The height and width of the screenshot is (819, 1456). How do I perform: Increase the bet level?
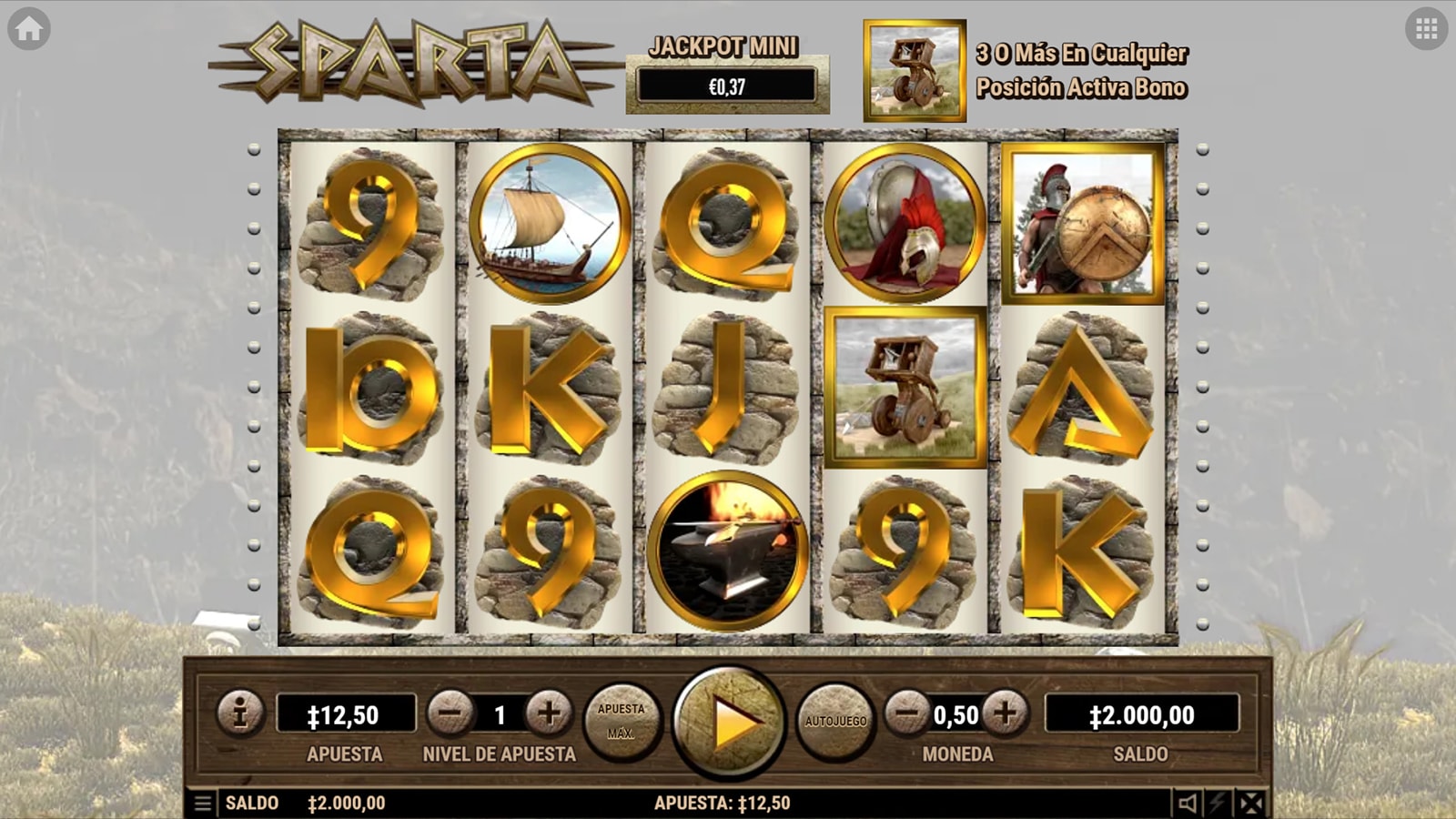coord(548,713)
